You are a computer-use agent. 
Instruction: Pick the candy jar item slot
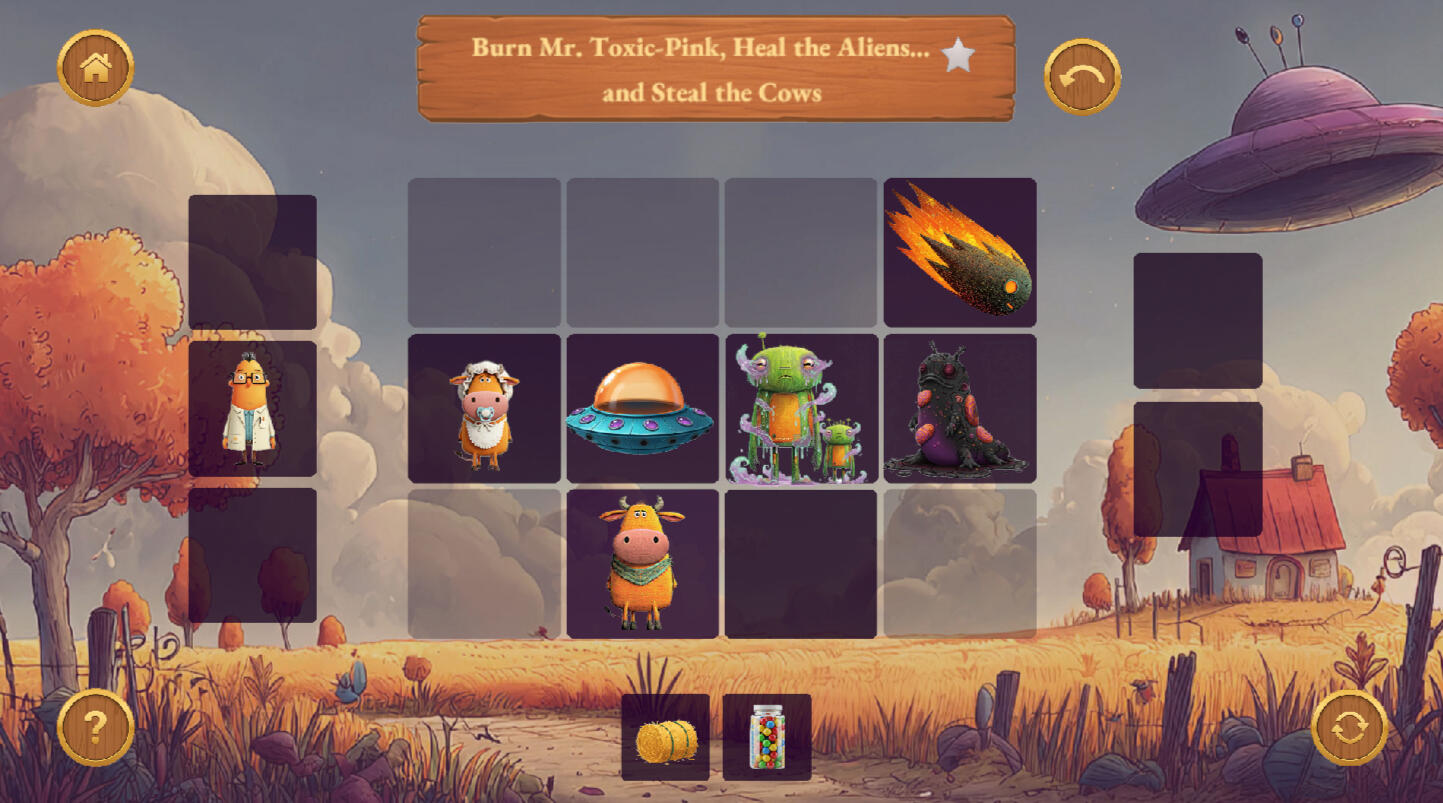pos(767,738)
